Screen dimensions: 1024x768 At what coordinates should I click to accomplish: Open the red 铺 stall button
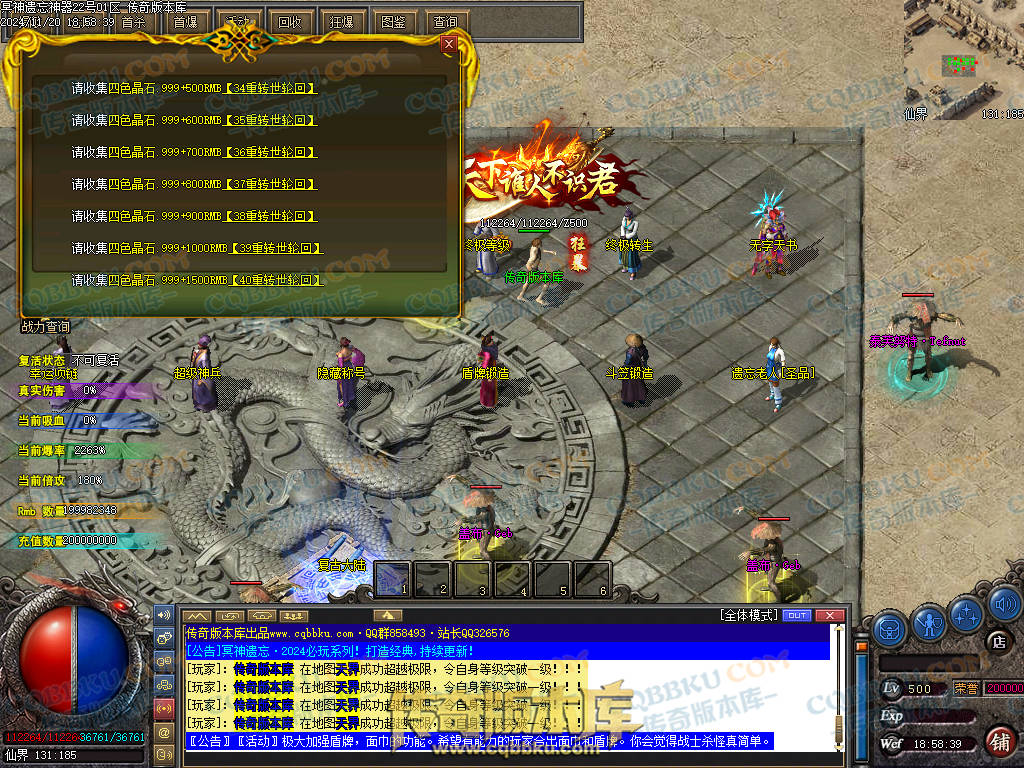pos(998,741)
